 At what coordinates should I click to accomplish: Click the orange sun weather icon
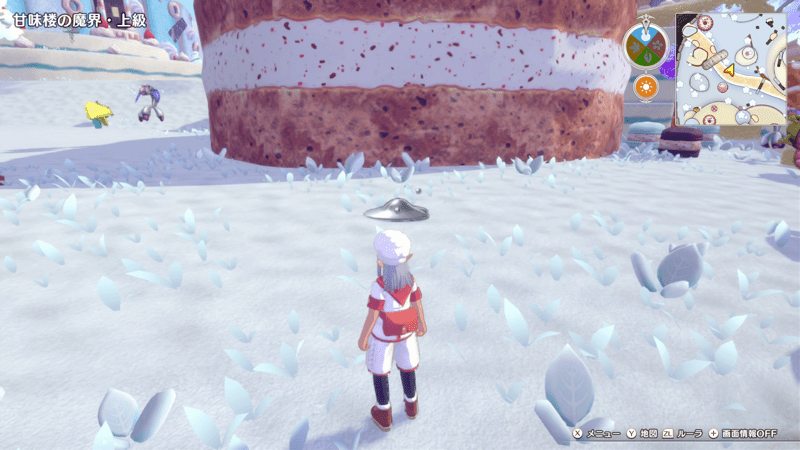(647, 87)
